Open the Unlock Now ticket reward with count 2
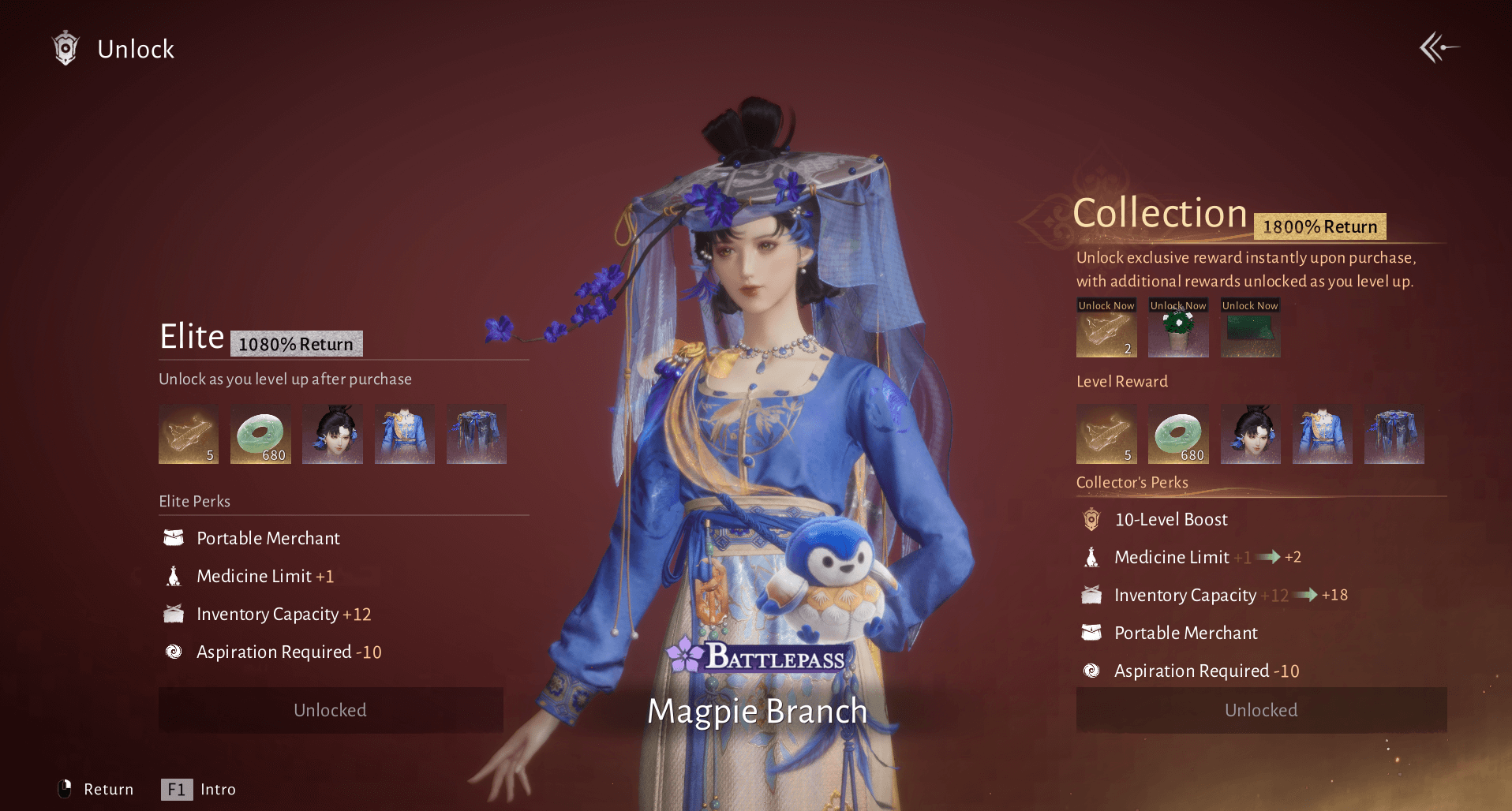 1106,329
